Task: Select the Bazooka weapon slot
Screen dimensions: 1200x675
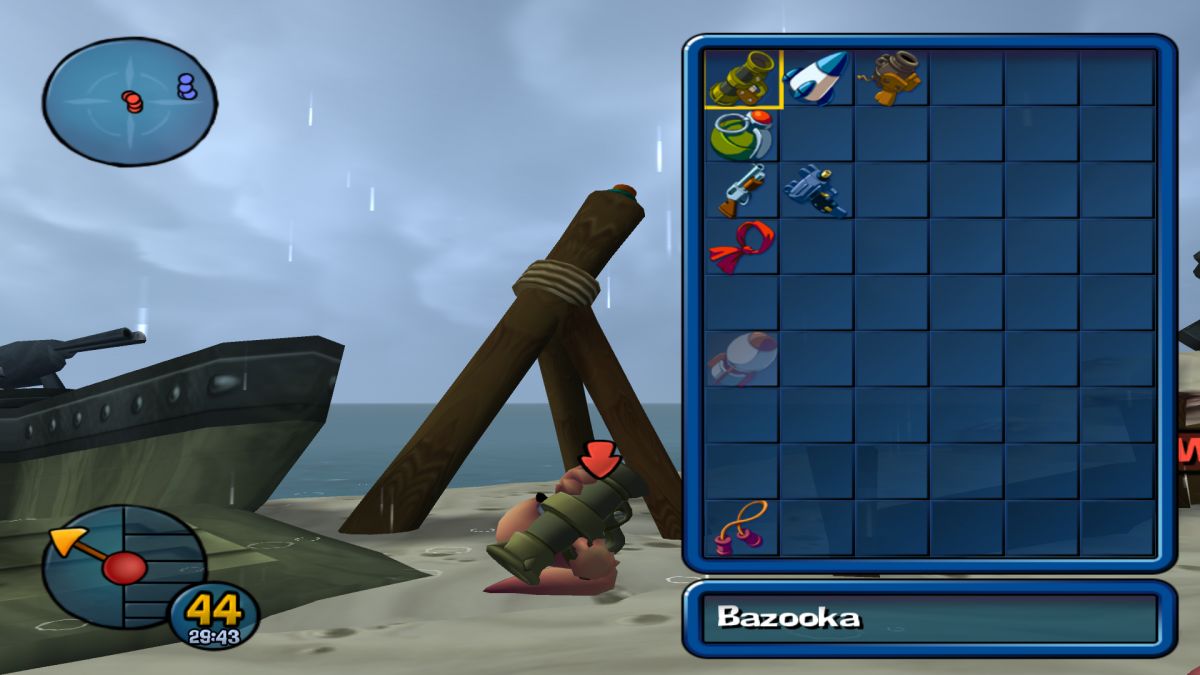Action: click(742, 78)
